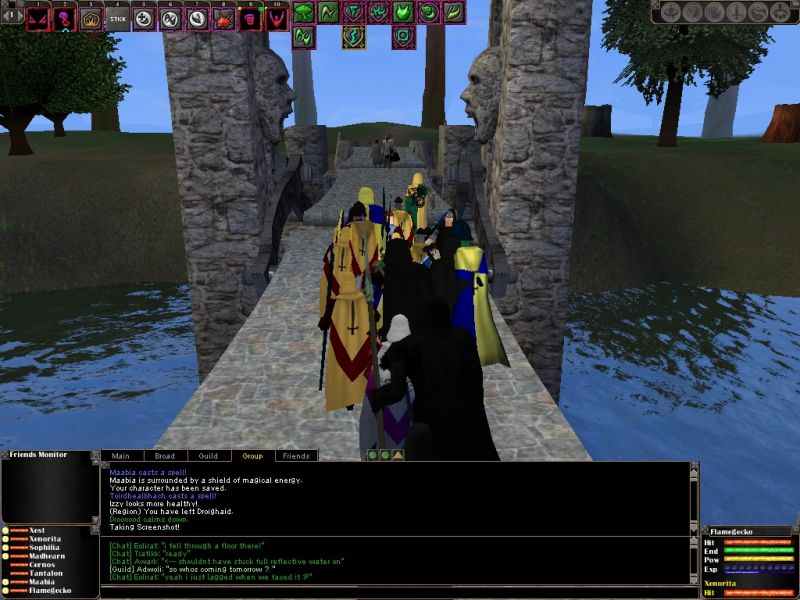Click the yellow triangle chat window button
The height and width of the screenshot is (600, 800).
point(398,455)
